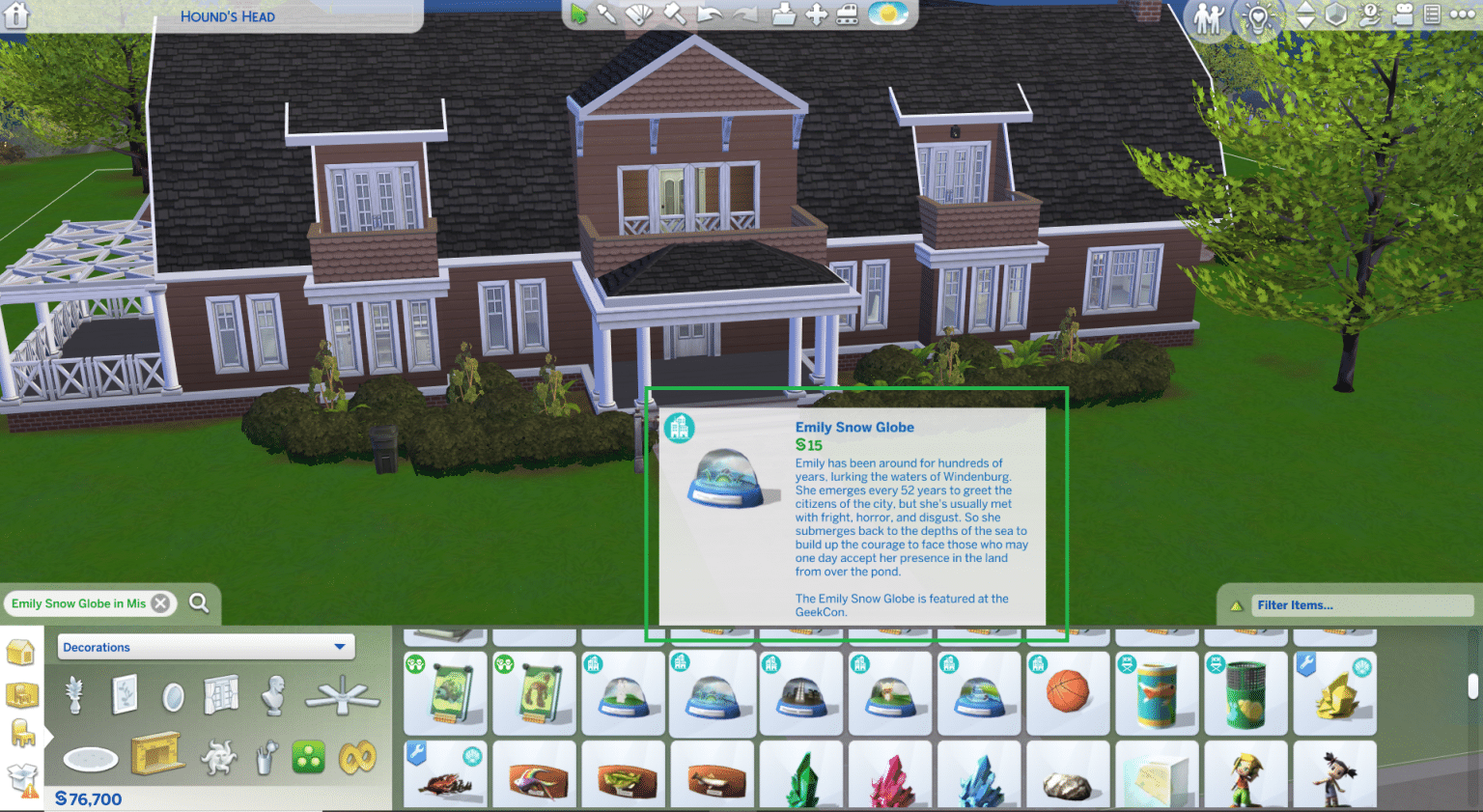Viewport: 1483px width, 812px height.
Task: Switch to the Styled Rooms tab
Action: (22, 695)
